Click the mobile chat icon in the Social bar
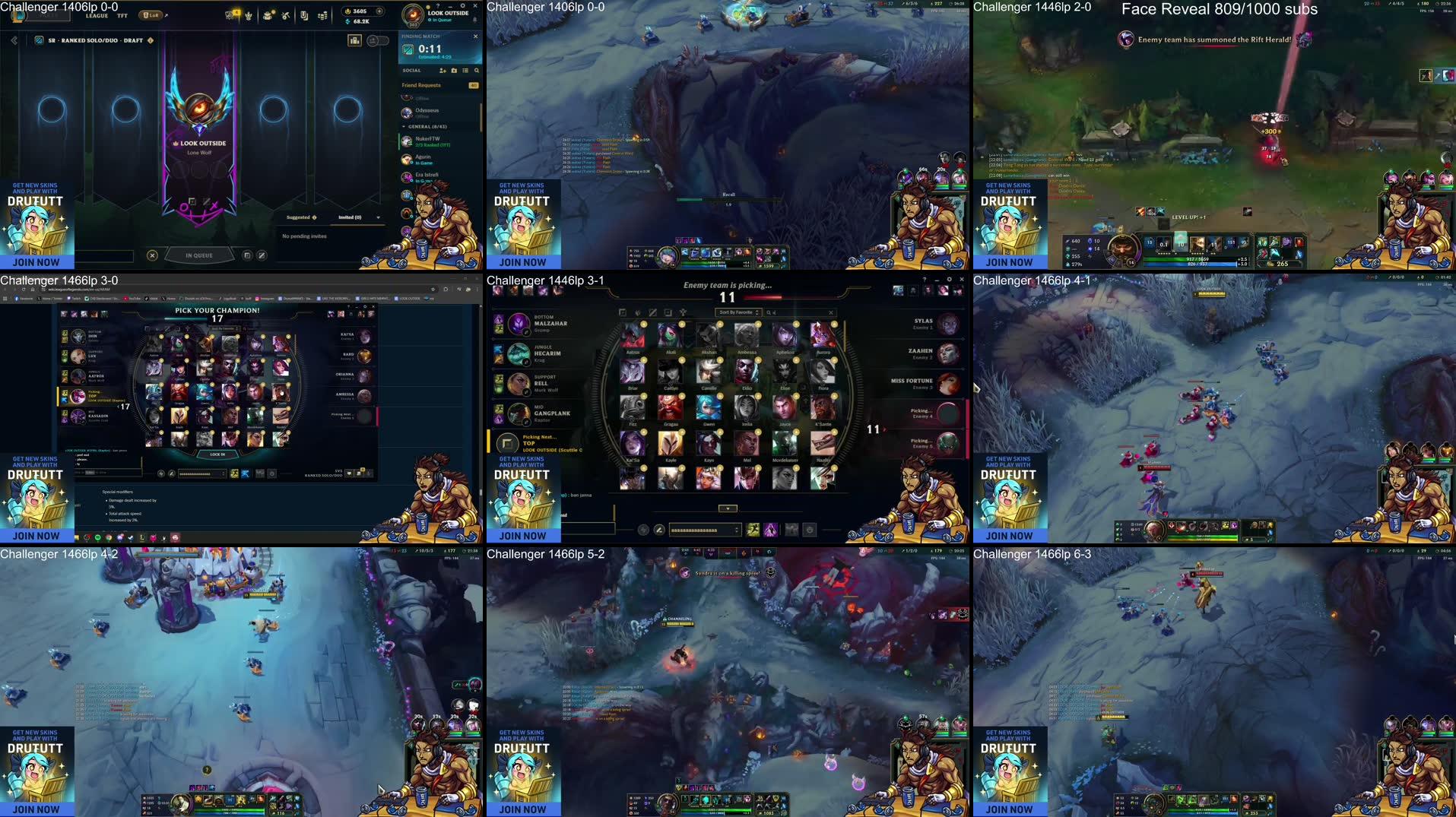 click(455, 71)
